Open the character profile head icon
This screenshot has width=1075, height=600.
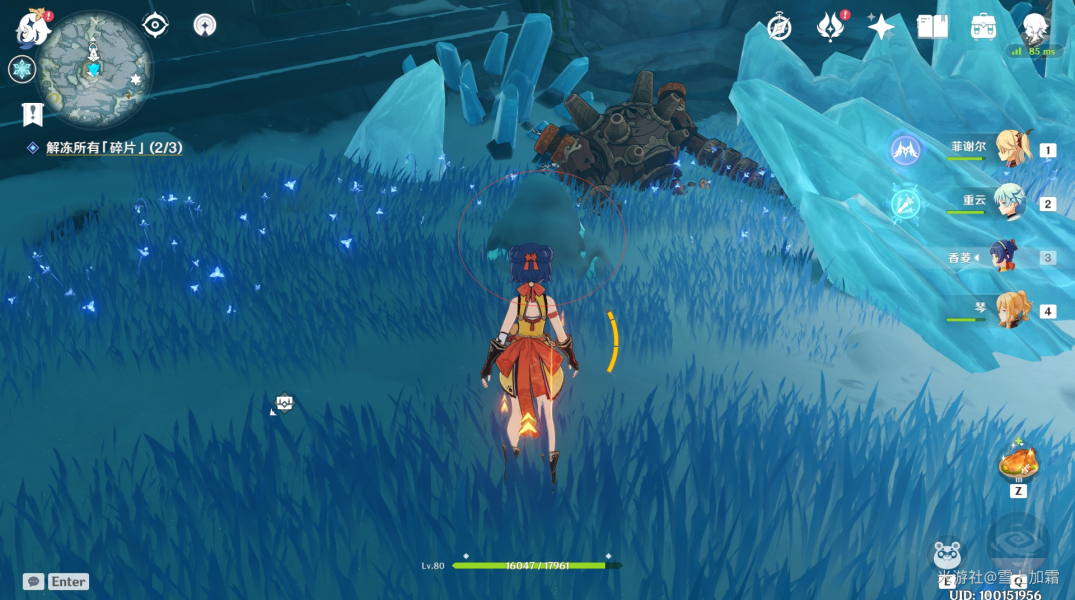point(1034,27)
